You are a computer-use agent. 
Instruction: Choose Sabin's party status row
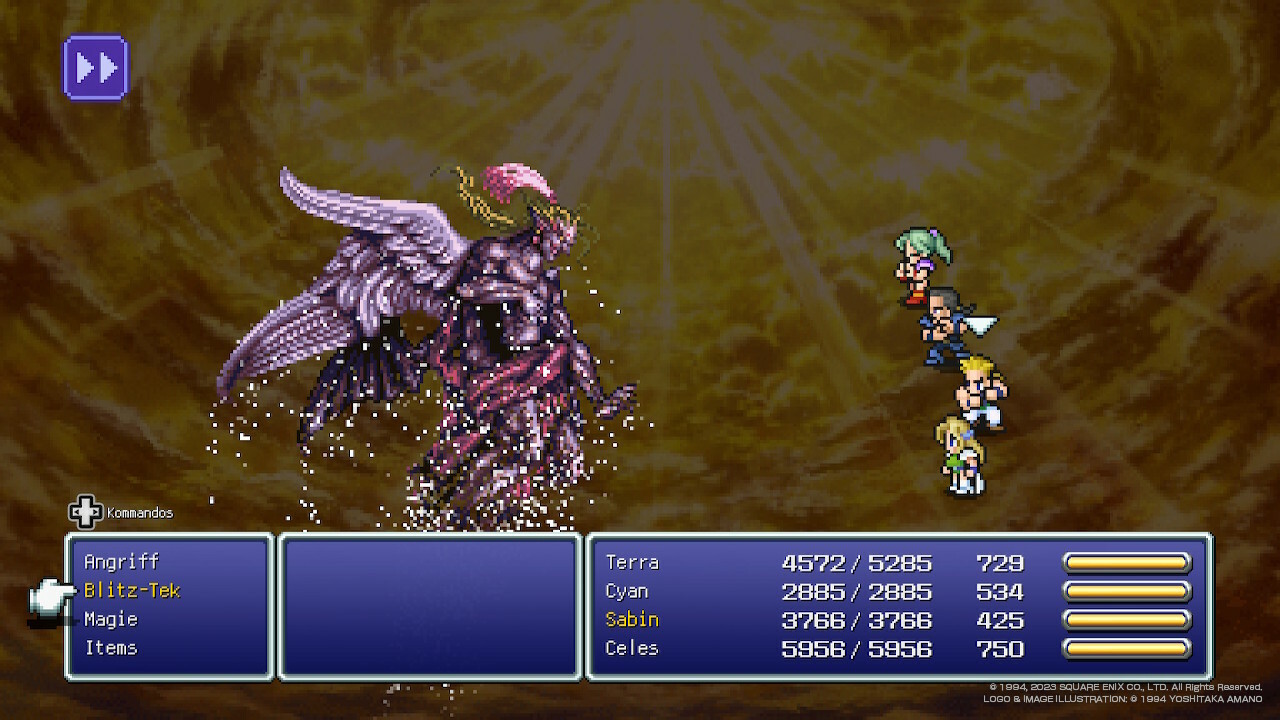click(x=632, y=620)
